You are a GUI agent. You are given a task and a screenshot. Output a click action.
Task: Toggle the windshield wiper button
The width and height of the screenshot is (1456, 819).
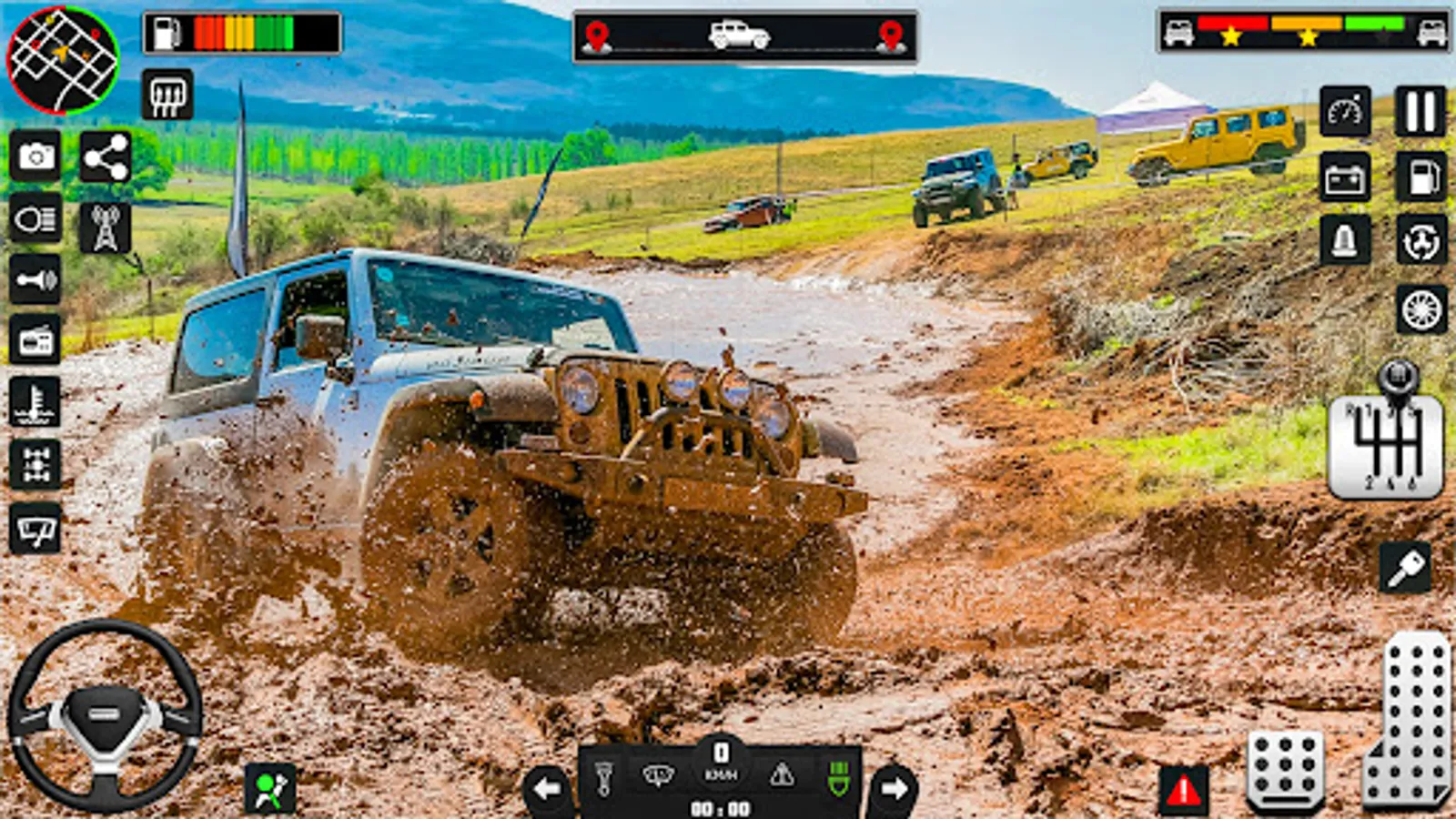pos(36,528)
